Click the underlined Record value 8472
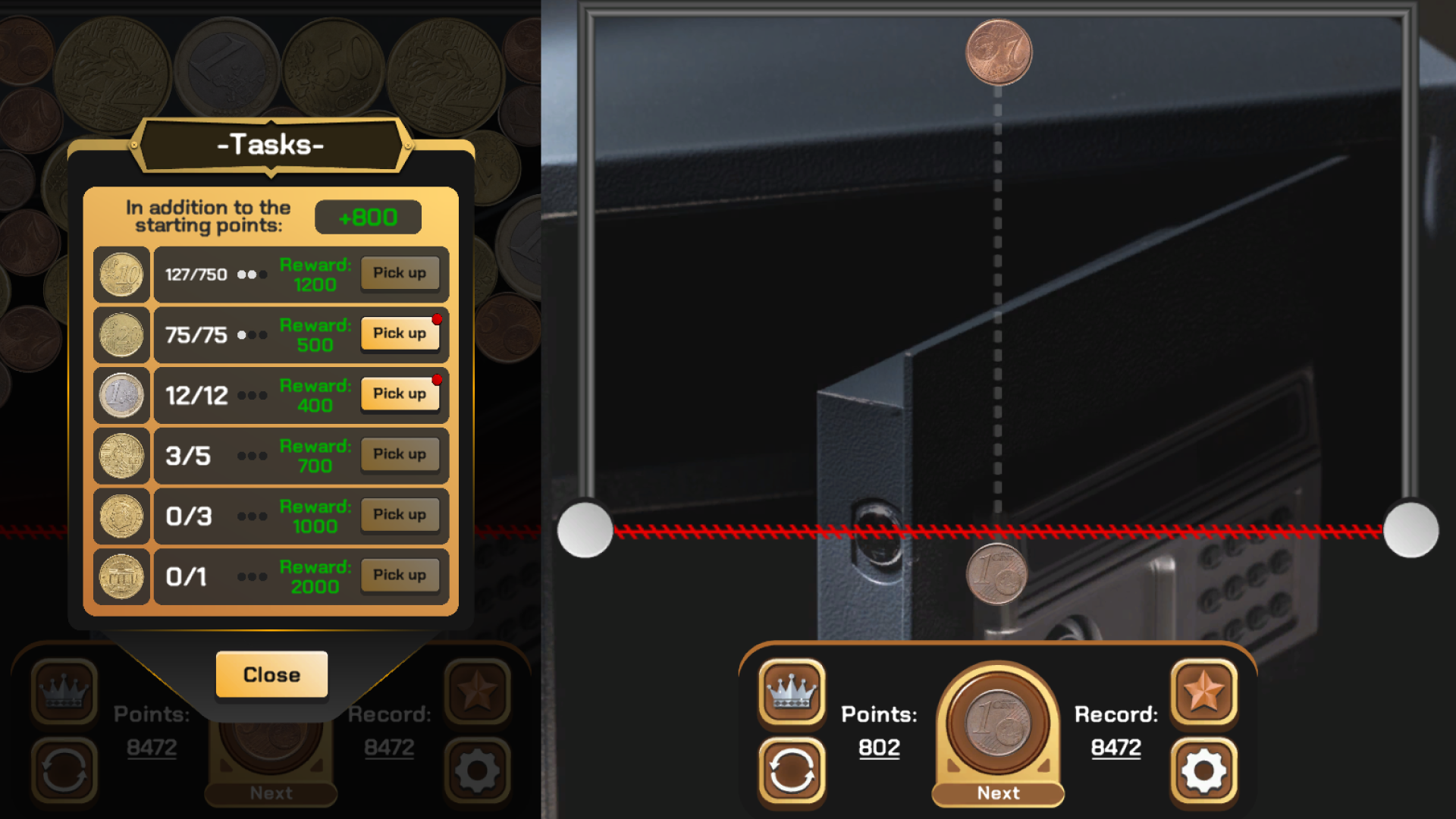Image resolution: width=1456 pixels, height=819 pixels. (1116, 746)
